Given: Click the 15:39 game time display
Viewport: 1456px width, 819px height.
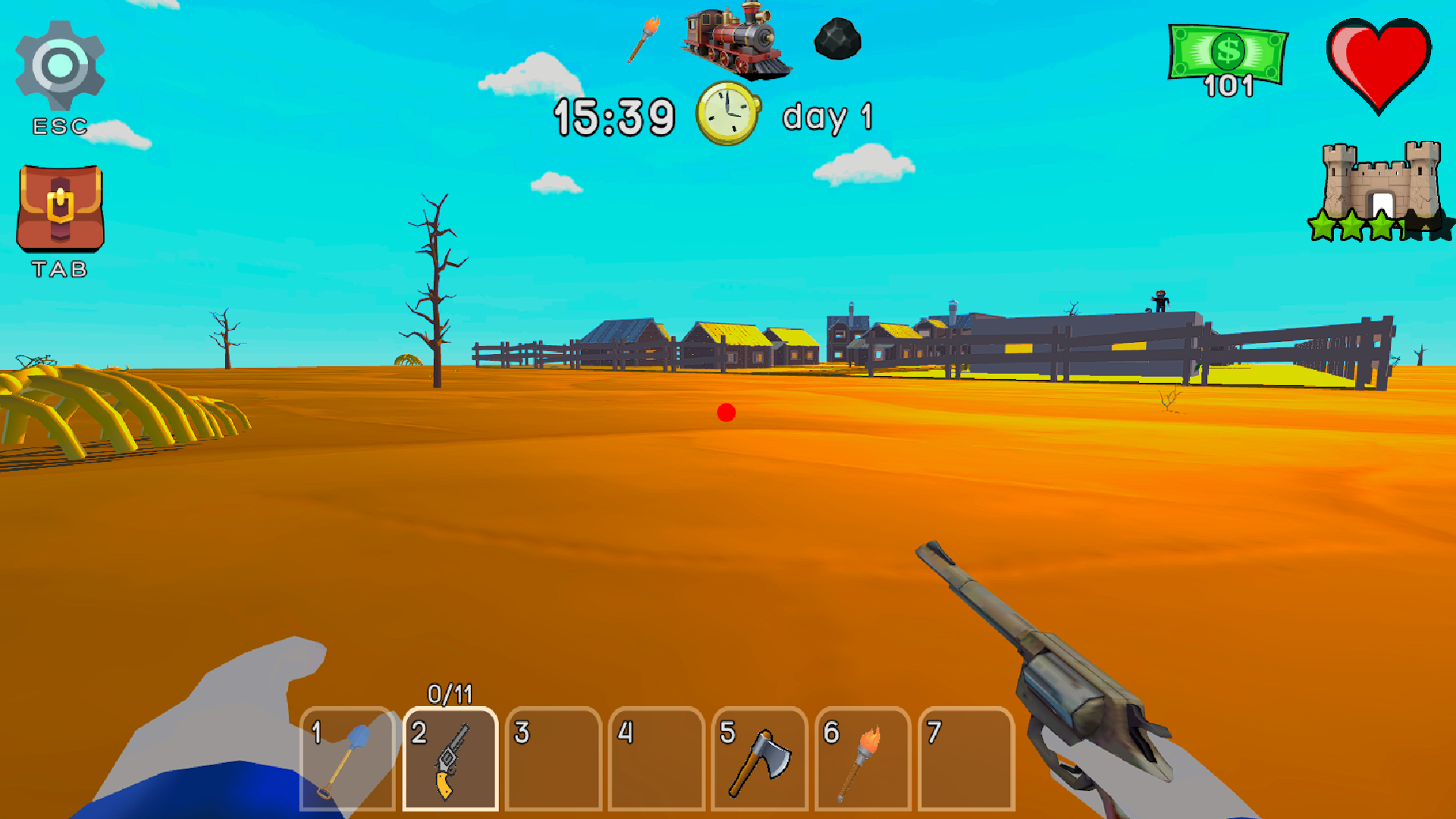Looking at the screenshot, I should [614, 115].
